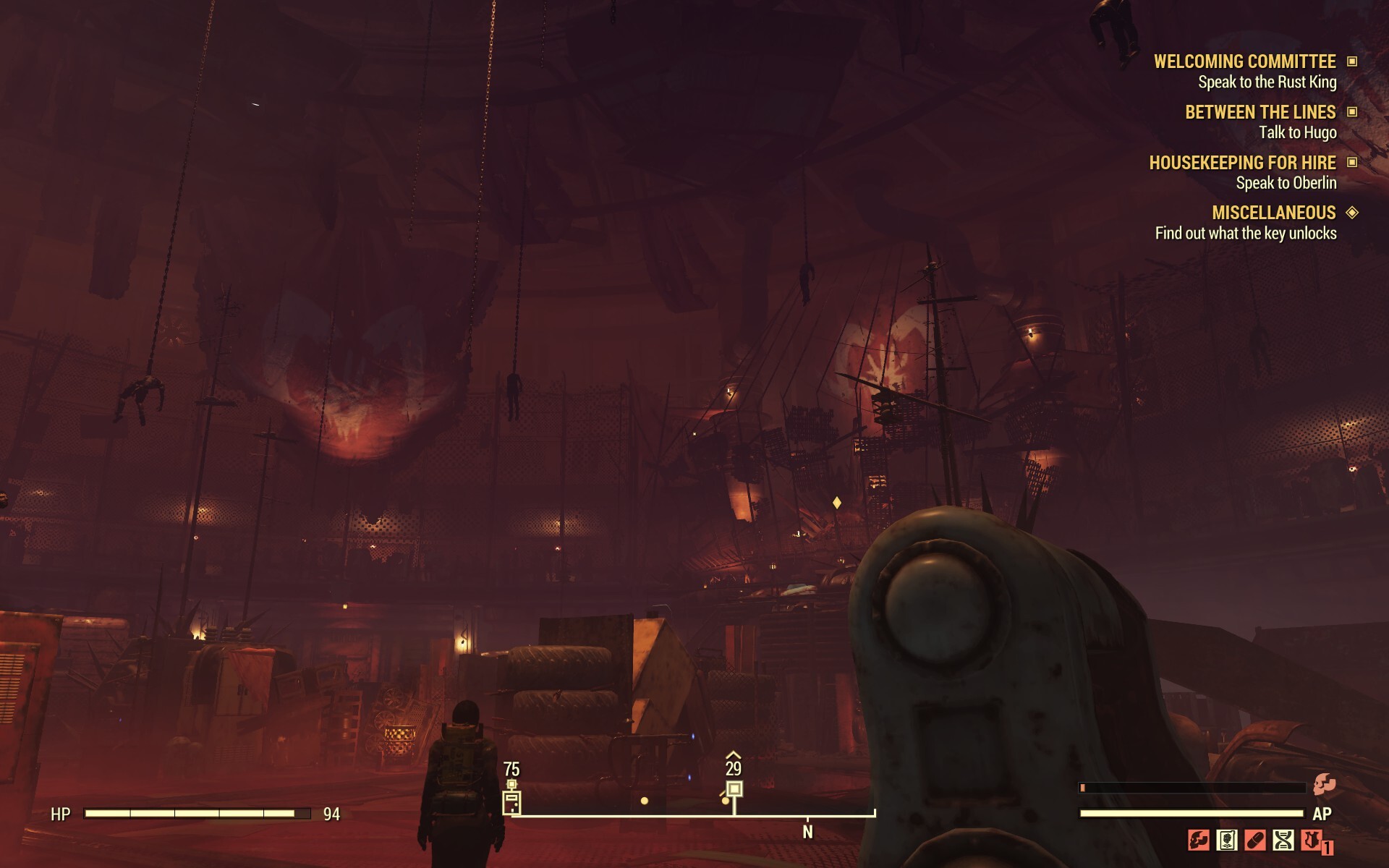Toggle the Housekeeping for Hire quest checkbox
The width and height of the screenshot is (1389, 868).
(1354, 164)
